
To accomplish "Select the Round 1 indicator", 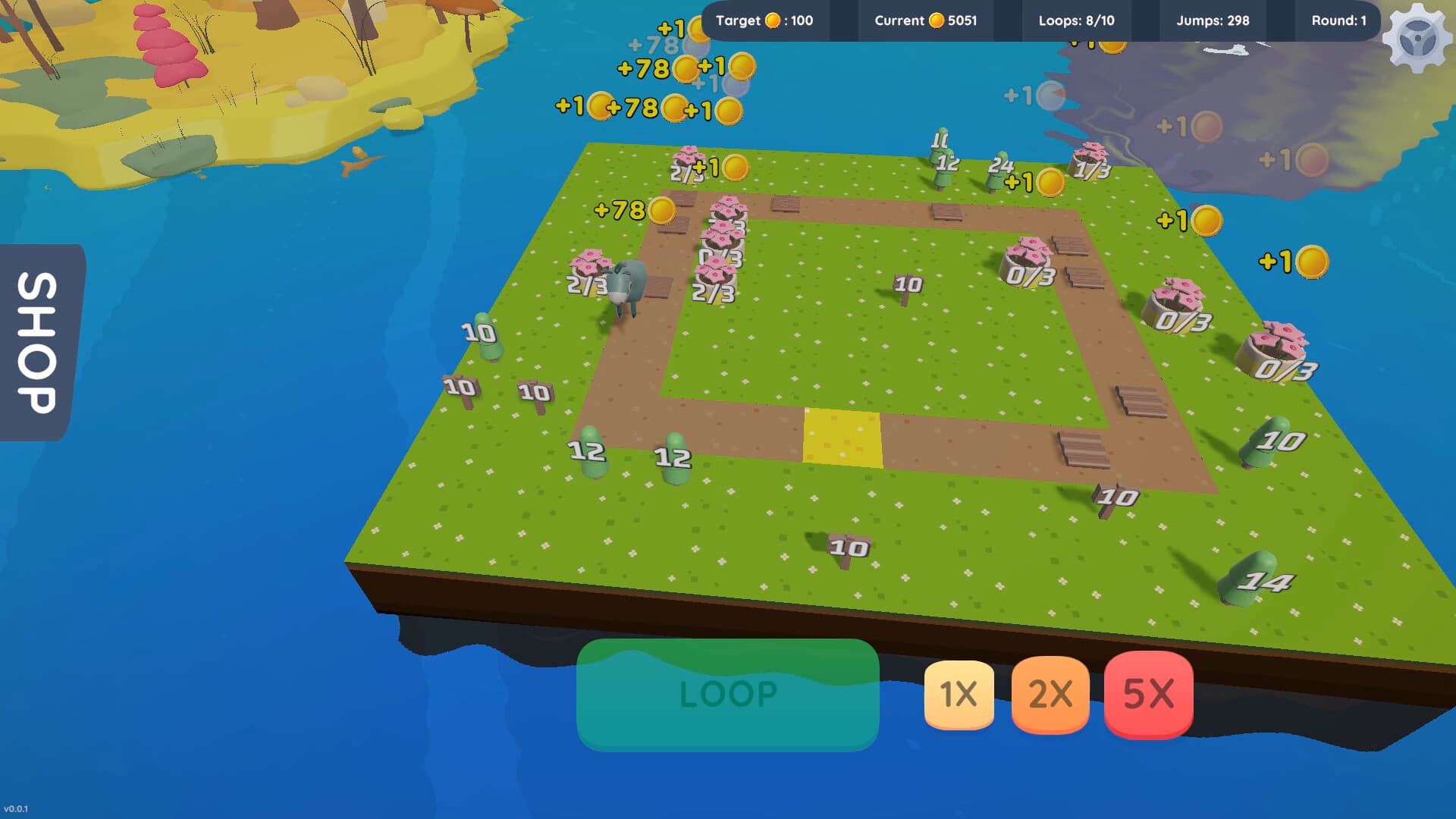I will point(1338,21).
